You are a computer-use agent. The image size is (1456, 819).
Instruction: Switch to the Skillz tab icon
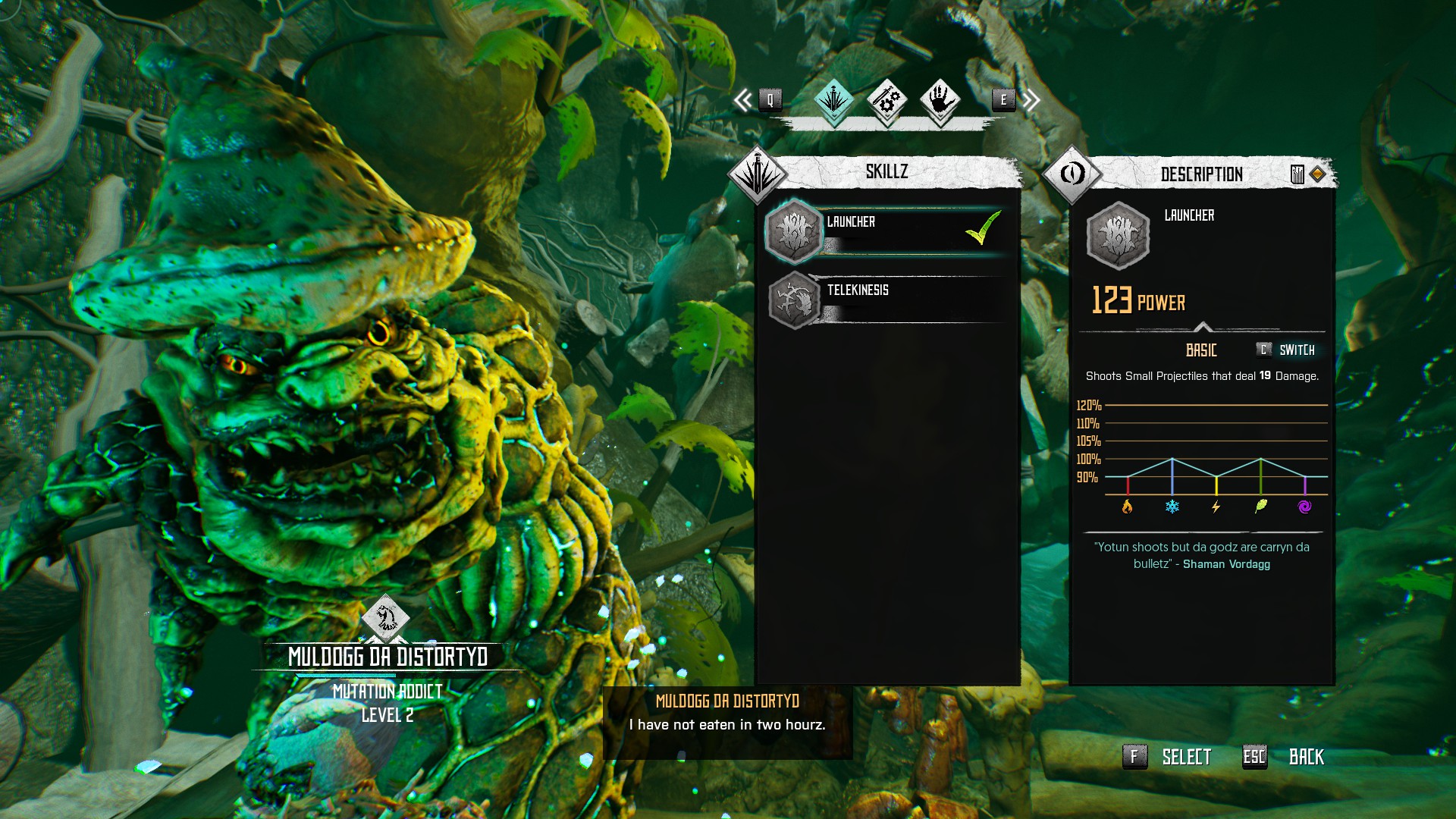click(833, 99)
